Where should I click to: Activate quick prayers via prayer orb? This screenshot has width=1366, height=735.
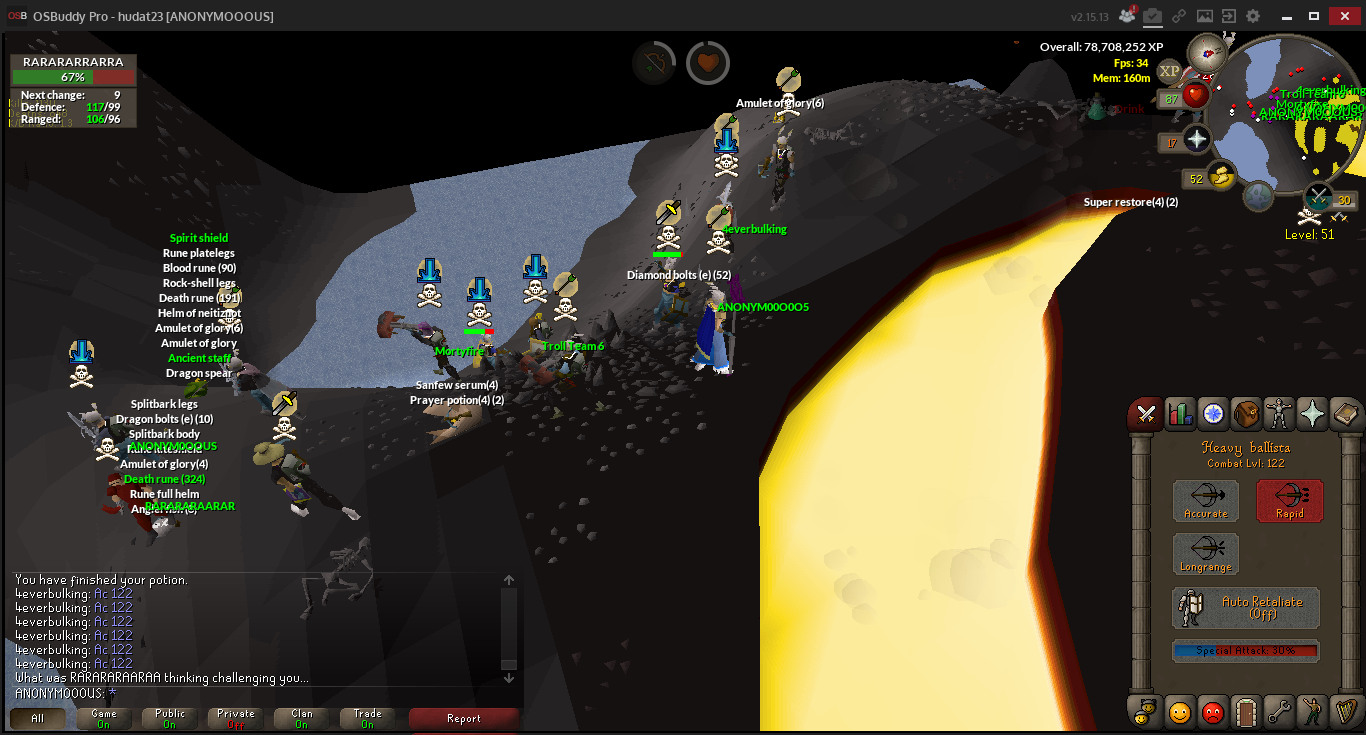coord(1197,139)
